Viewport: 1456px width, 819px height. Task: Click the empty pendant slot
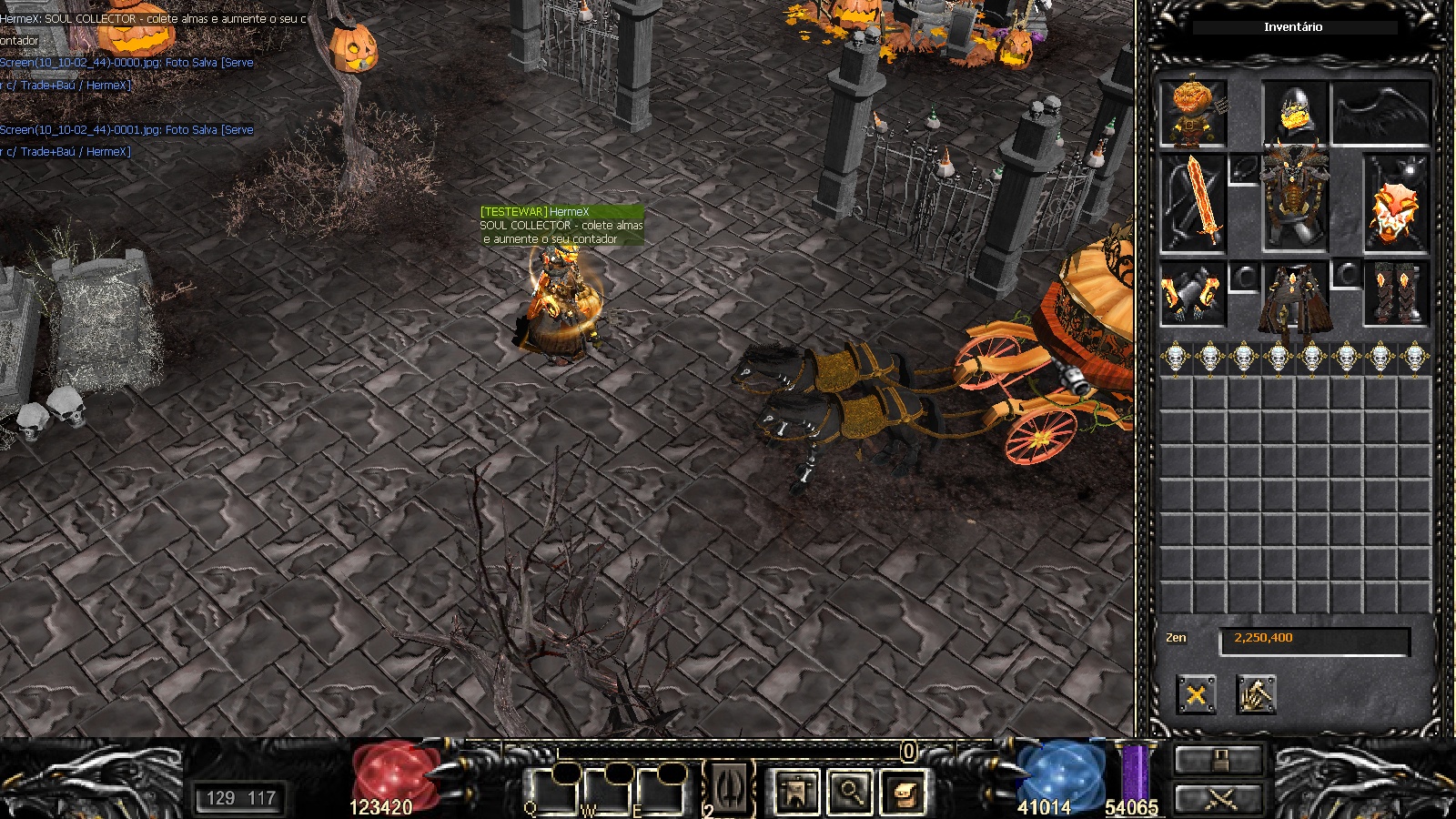point(1243,169)
